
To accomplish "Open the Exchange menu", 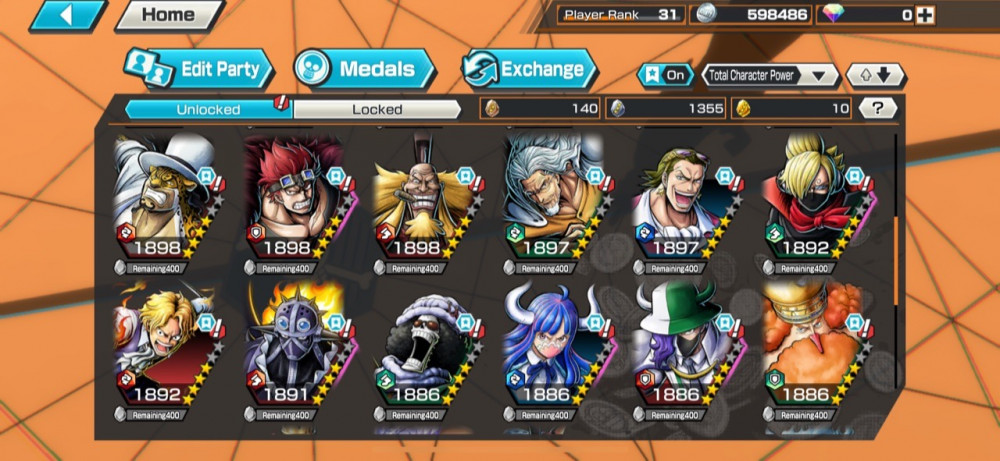I will tap(529, 69).
